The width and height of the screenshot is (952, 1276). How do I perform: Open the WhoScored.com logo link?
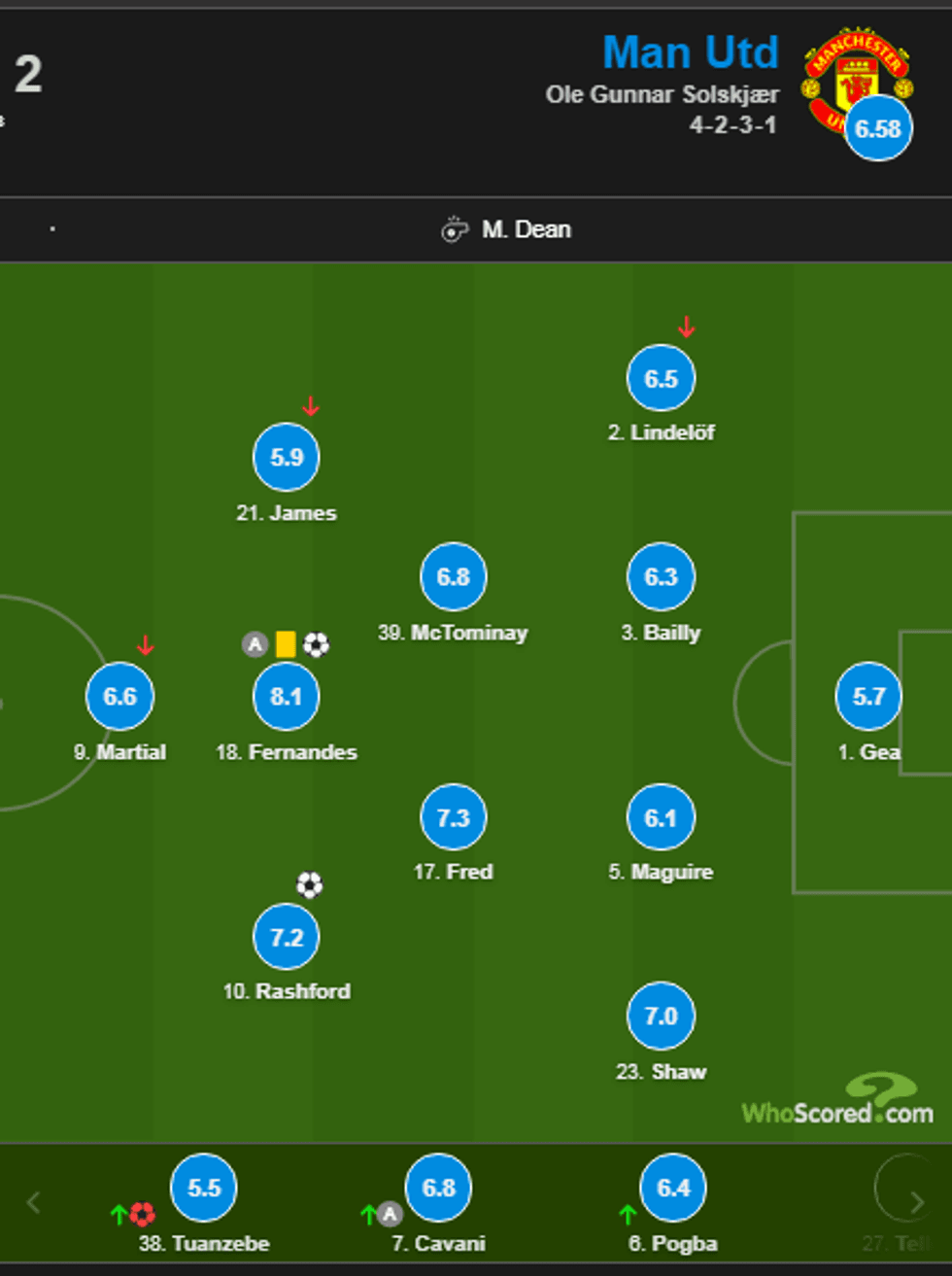point(837,1103)
